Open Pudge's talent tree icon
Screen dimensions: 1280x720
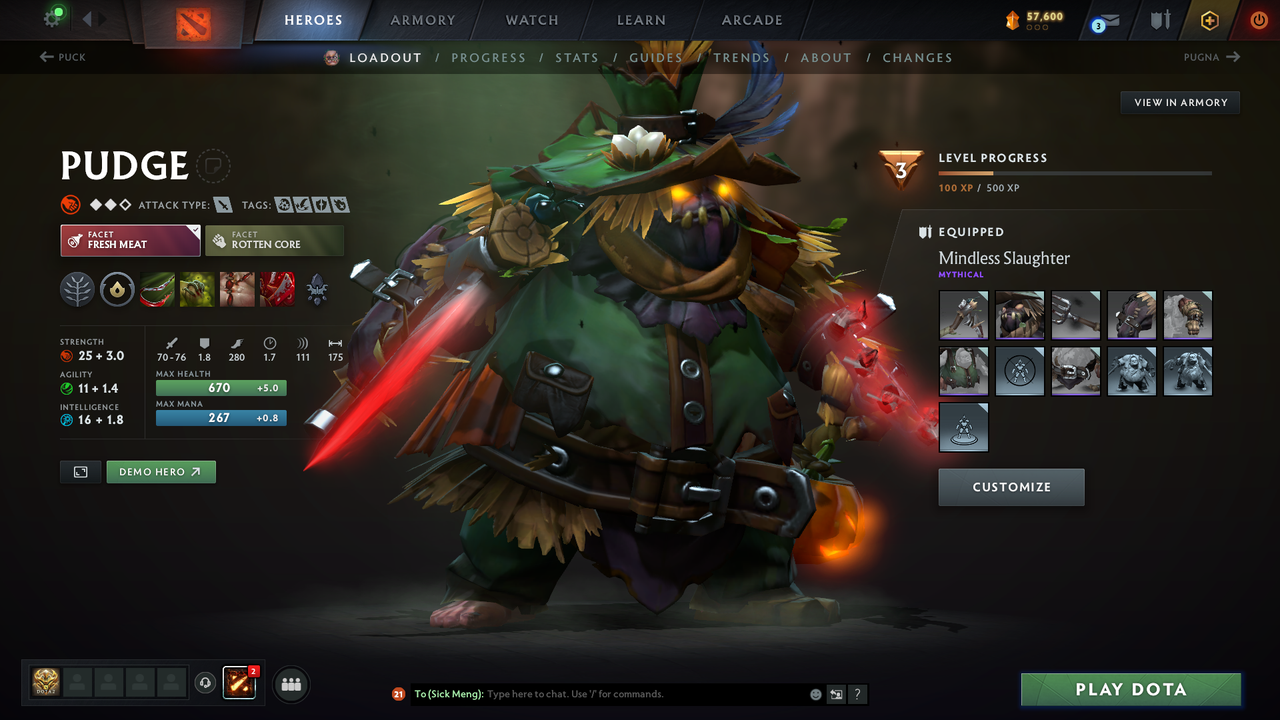77,289
